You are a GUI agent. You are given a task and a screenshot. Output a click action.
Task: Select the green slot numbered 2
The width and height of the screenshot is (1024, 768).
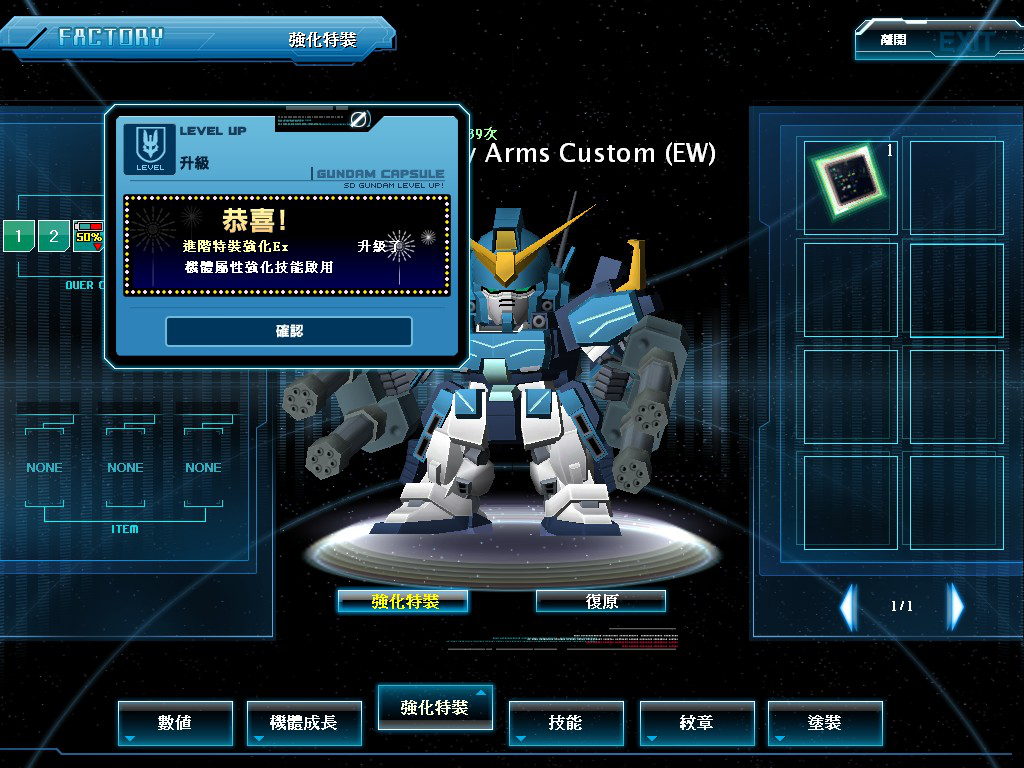[x=54, y=237]
